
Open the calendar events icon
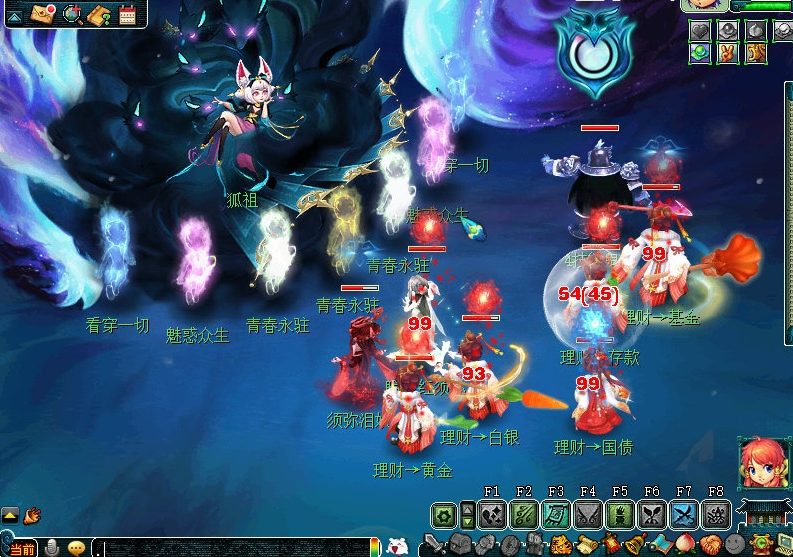click(127, 14)
